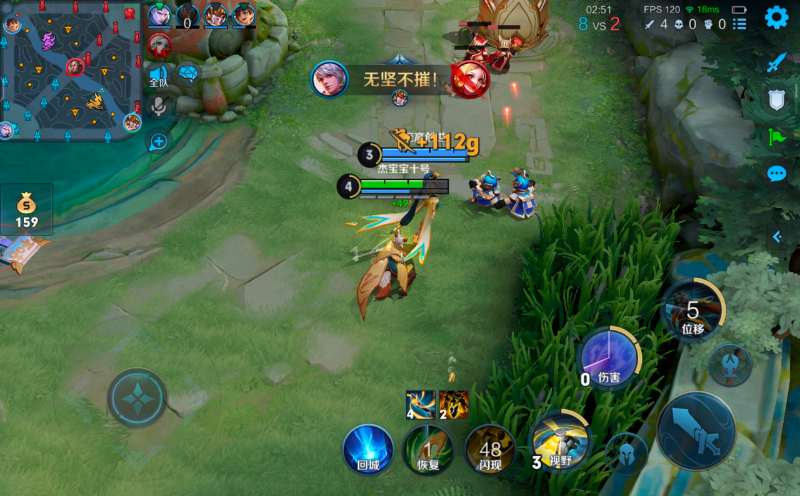
Task: Expand the side panel arrow
Action: (777, 236)
